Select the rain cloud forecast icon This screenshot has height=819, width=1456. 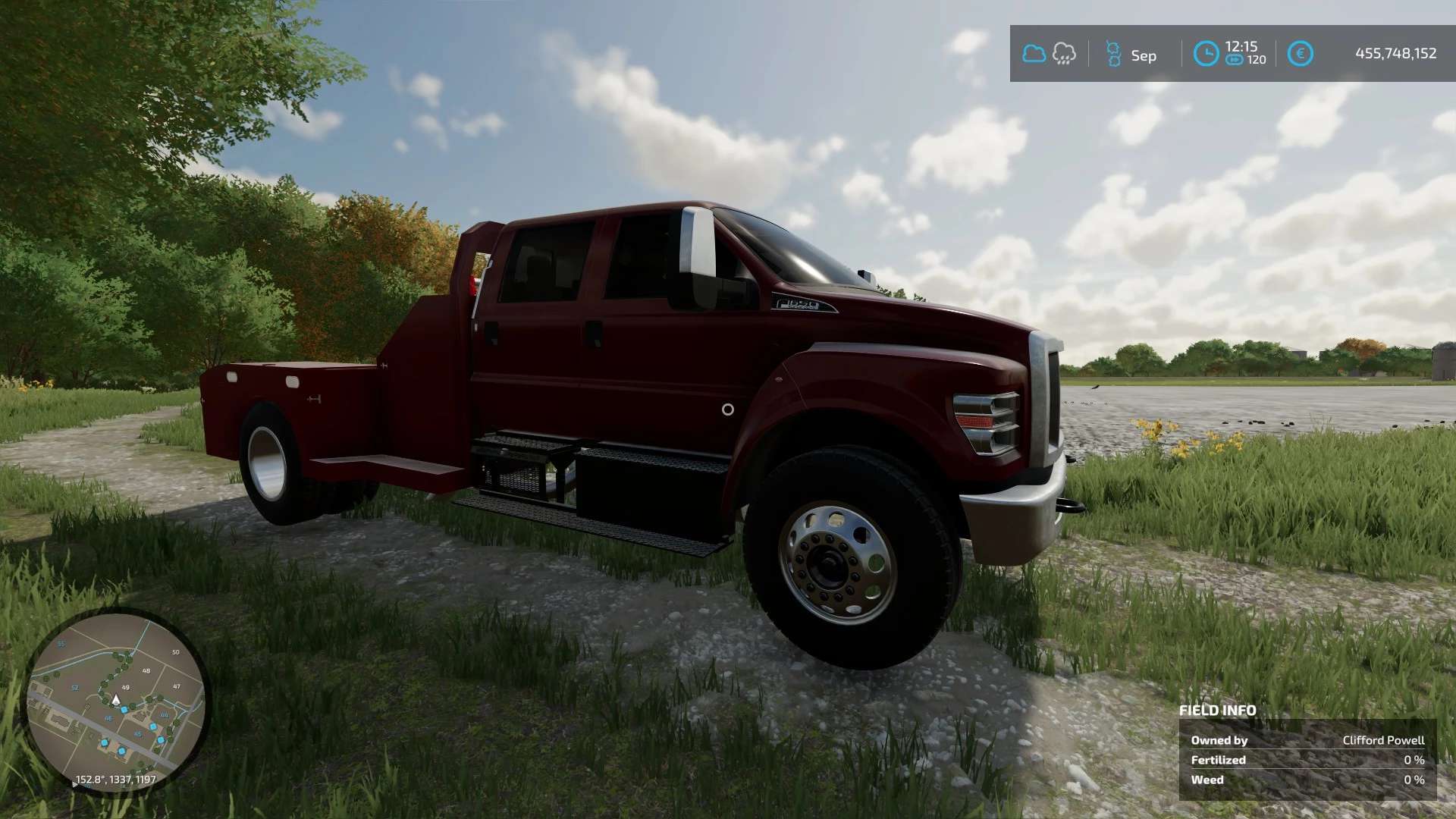[1064, 54]
